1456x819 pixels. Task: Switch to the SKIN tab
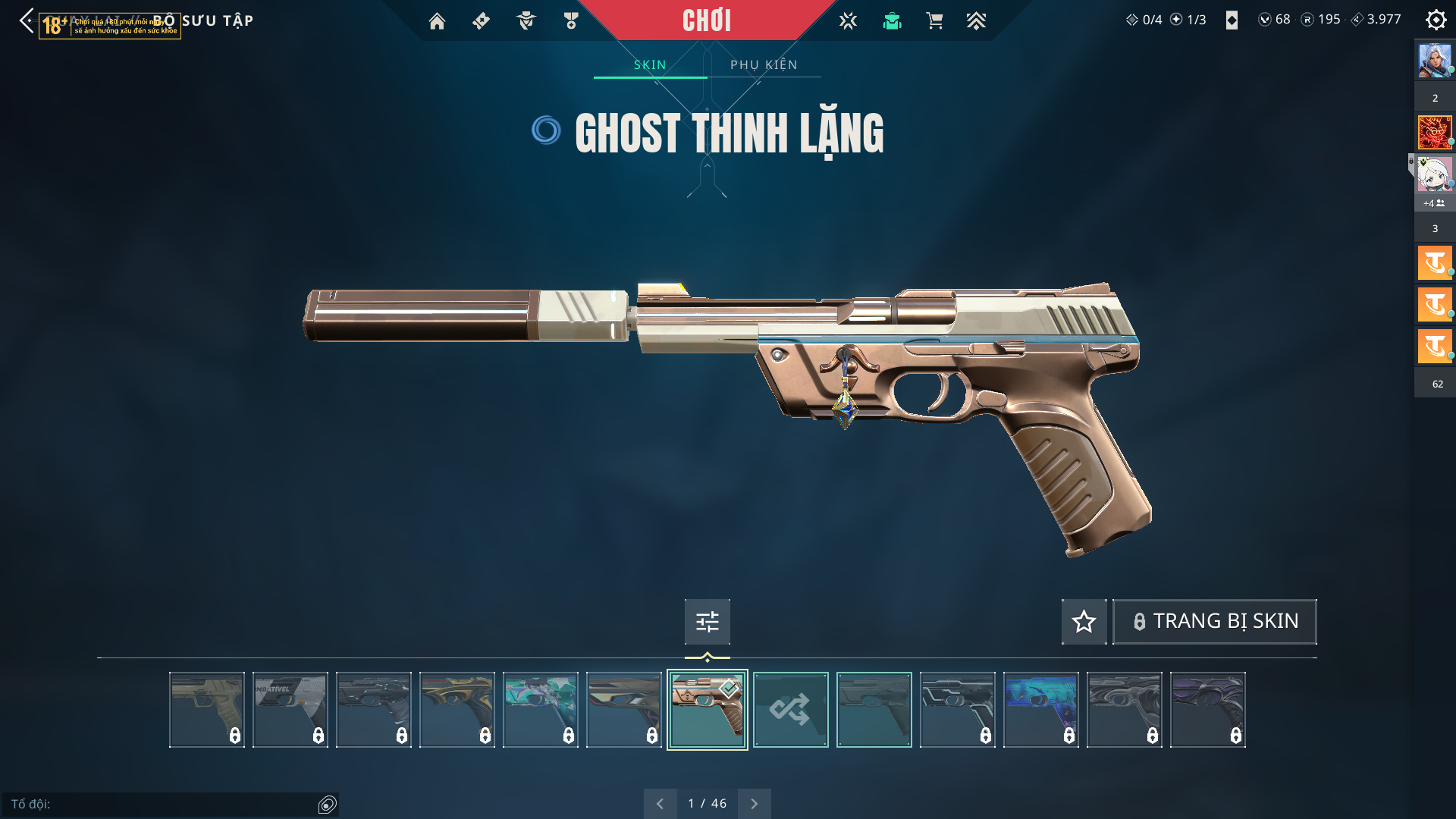click(650, 65)
